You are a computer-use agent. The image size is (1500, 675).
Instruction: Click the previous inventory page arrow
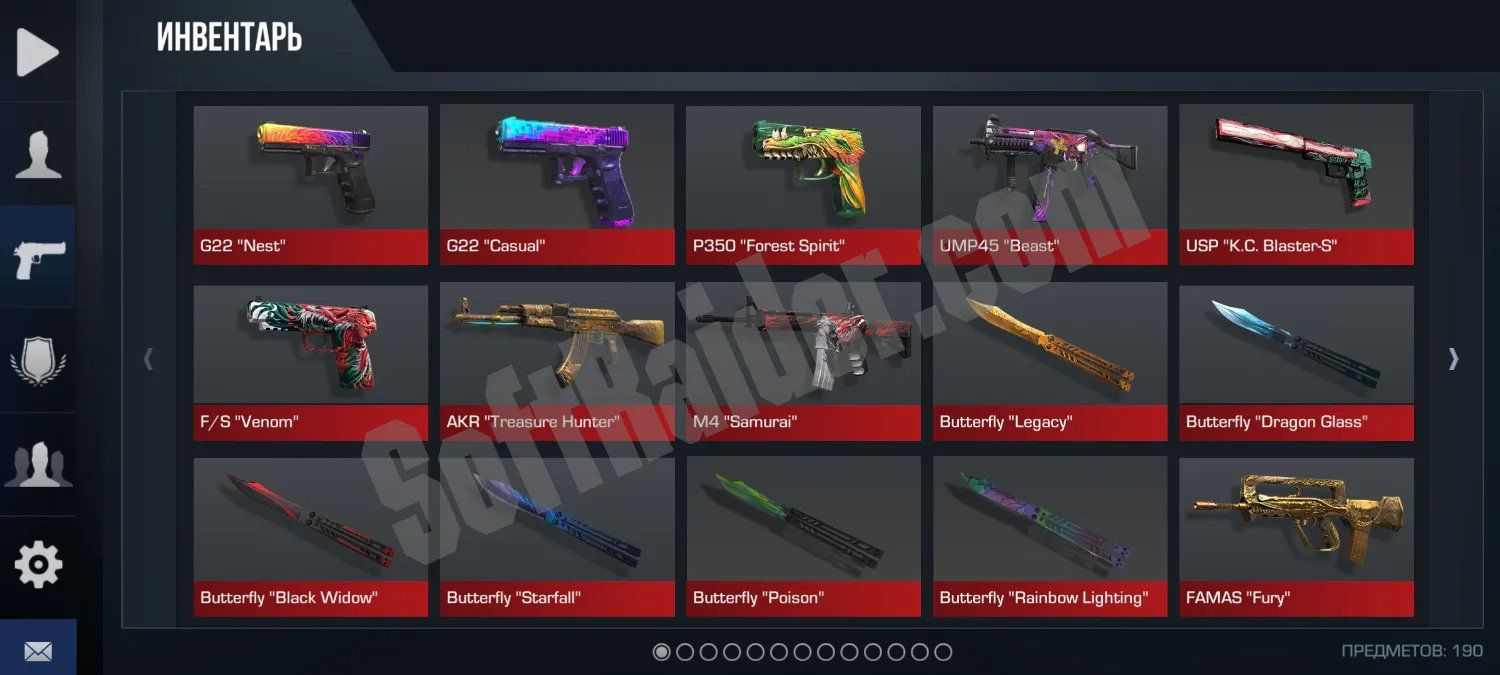pyautogui.click(x=149, y=359)
